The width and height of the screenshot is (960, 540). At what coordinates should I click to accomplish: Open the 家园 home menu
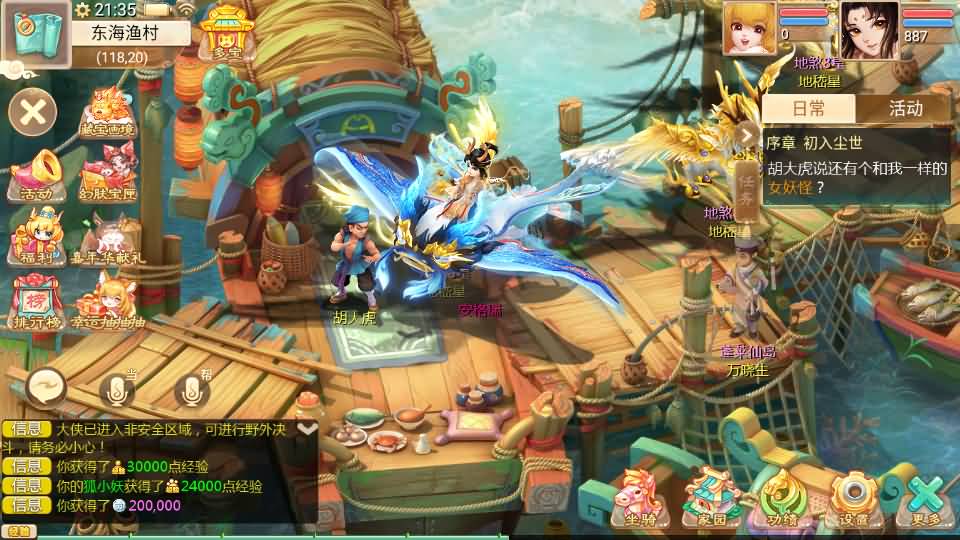712,497
